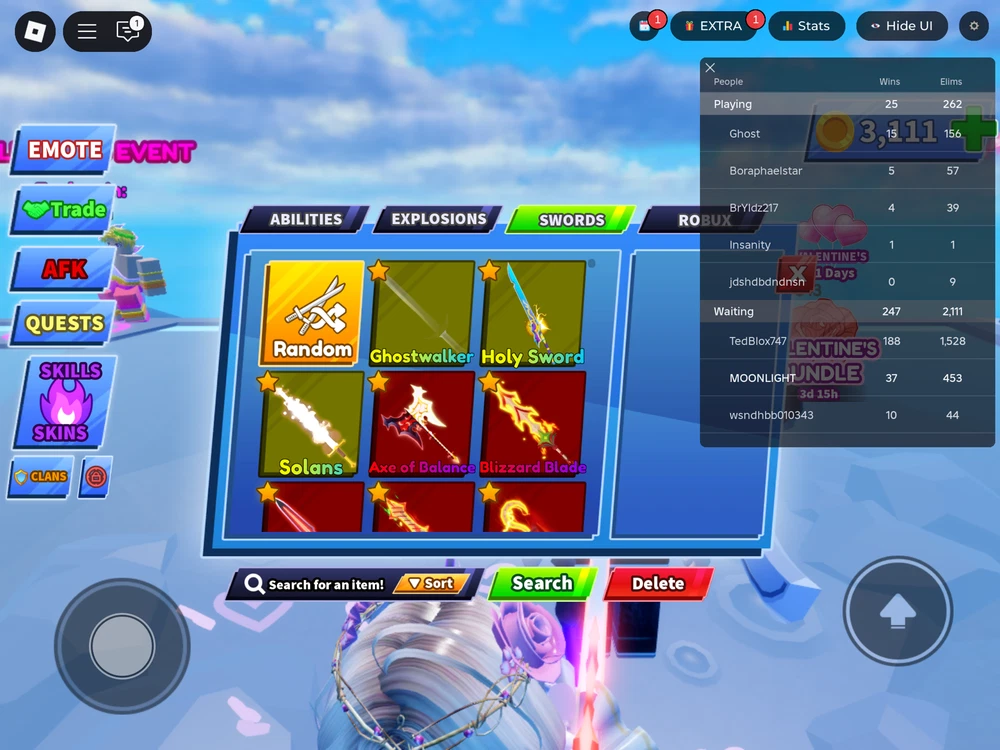This screenshot has height=750, width=1000.
Task: Select the Random sword tile
Action: click(312, 313)
